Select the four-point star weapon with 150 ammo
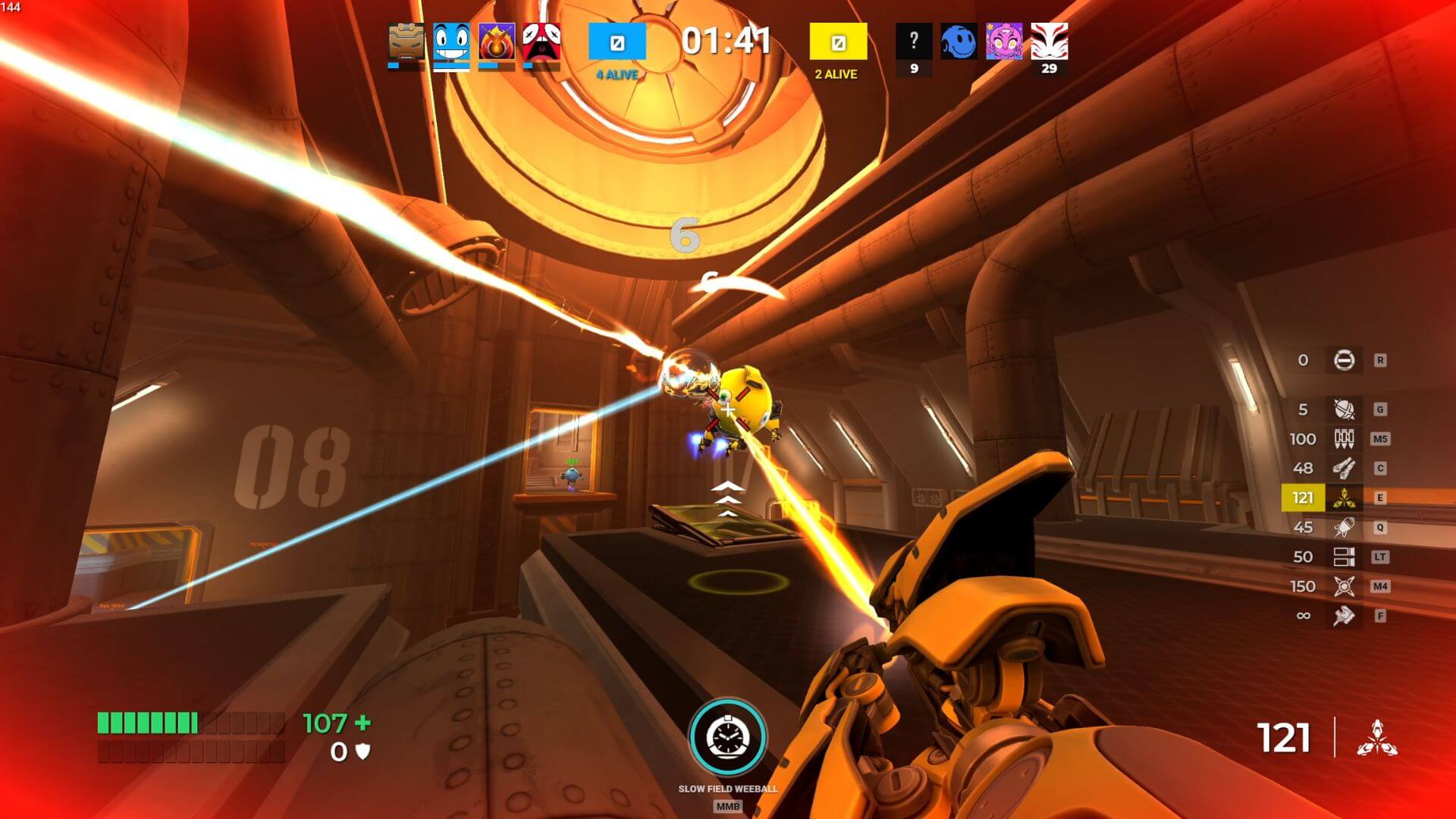1456x819 pixels. point(1344,586)
